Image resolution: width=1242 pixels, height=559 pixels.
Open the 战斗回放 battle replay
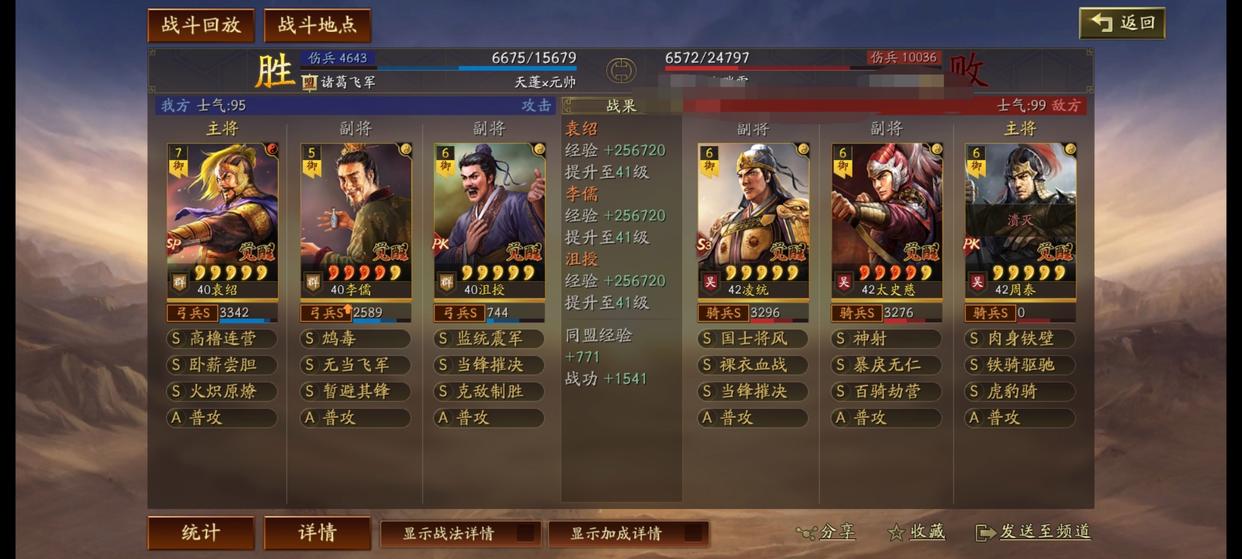201,25
